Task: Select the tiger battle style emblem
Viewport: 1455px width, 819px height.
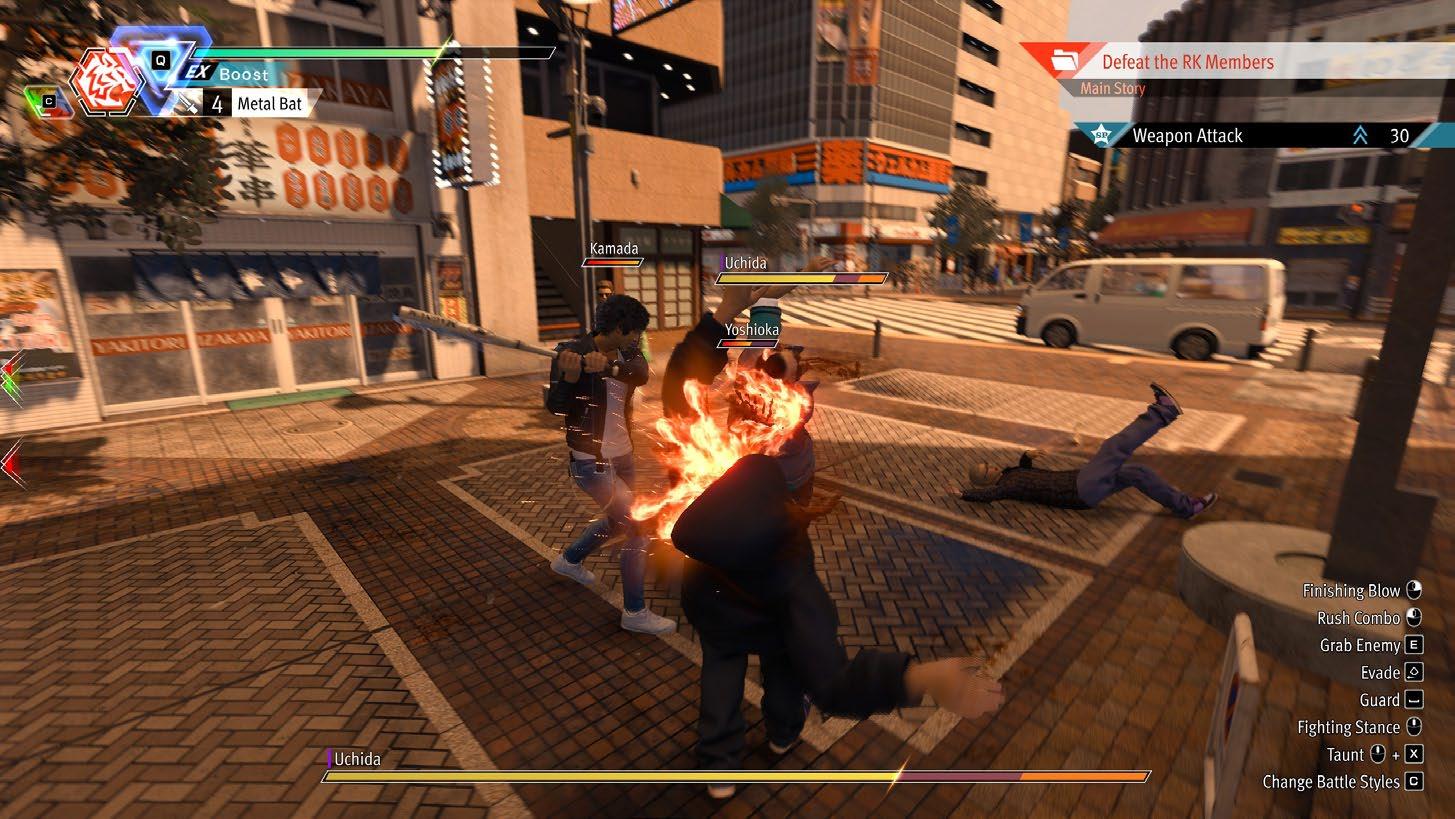Action: (x=106, y=82)
